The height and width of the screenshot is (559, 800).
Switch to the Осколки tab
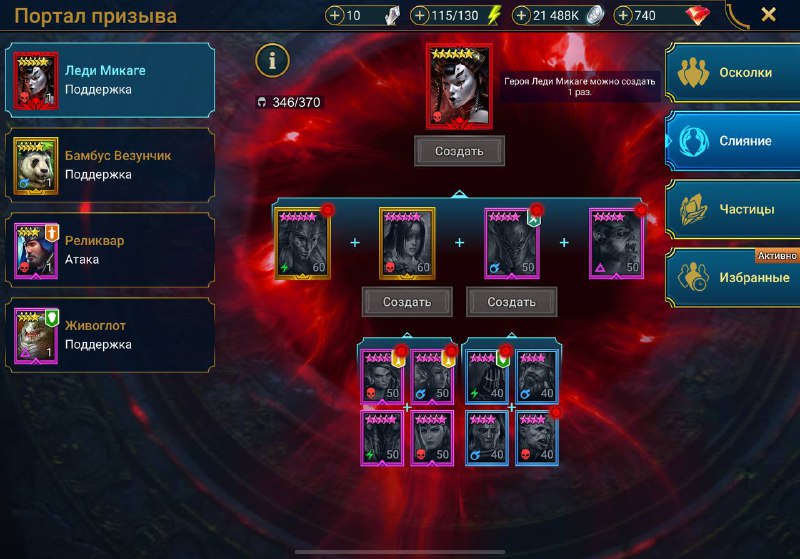(733, 73)
